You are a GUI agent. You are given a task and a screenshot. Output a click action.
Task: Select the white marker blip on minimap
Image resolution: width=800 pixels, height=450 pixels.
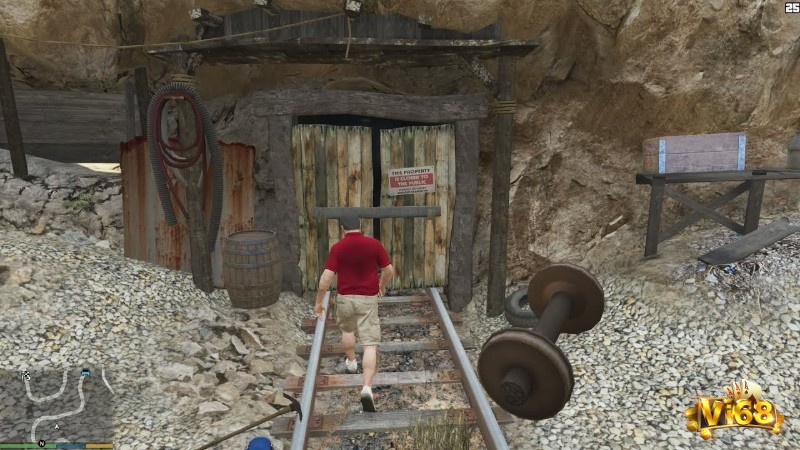pyautogui.click(x=26, y=375)
